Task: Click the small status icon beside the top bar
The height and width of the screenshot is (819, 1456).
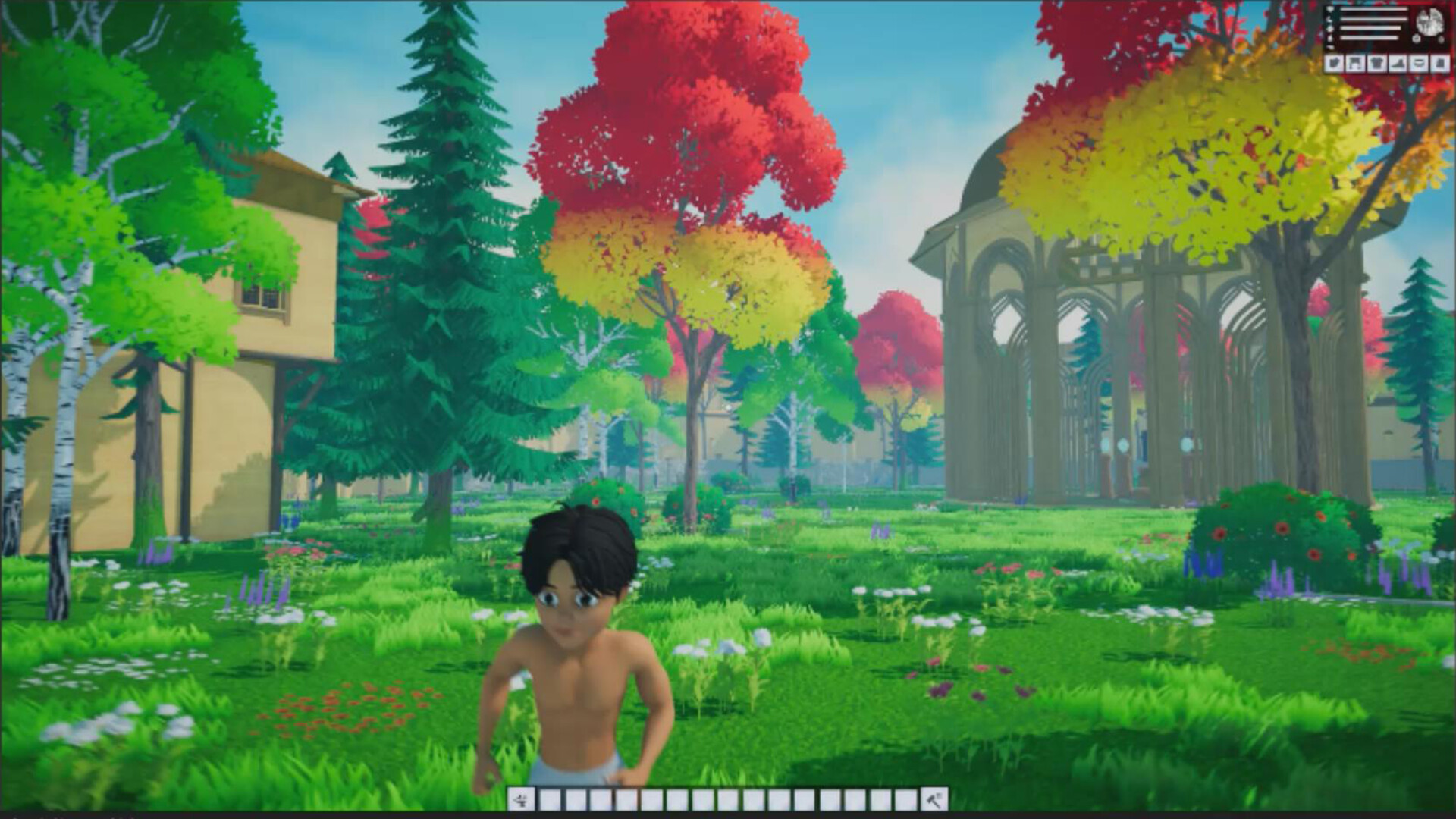Action: pos(1329,9)
